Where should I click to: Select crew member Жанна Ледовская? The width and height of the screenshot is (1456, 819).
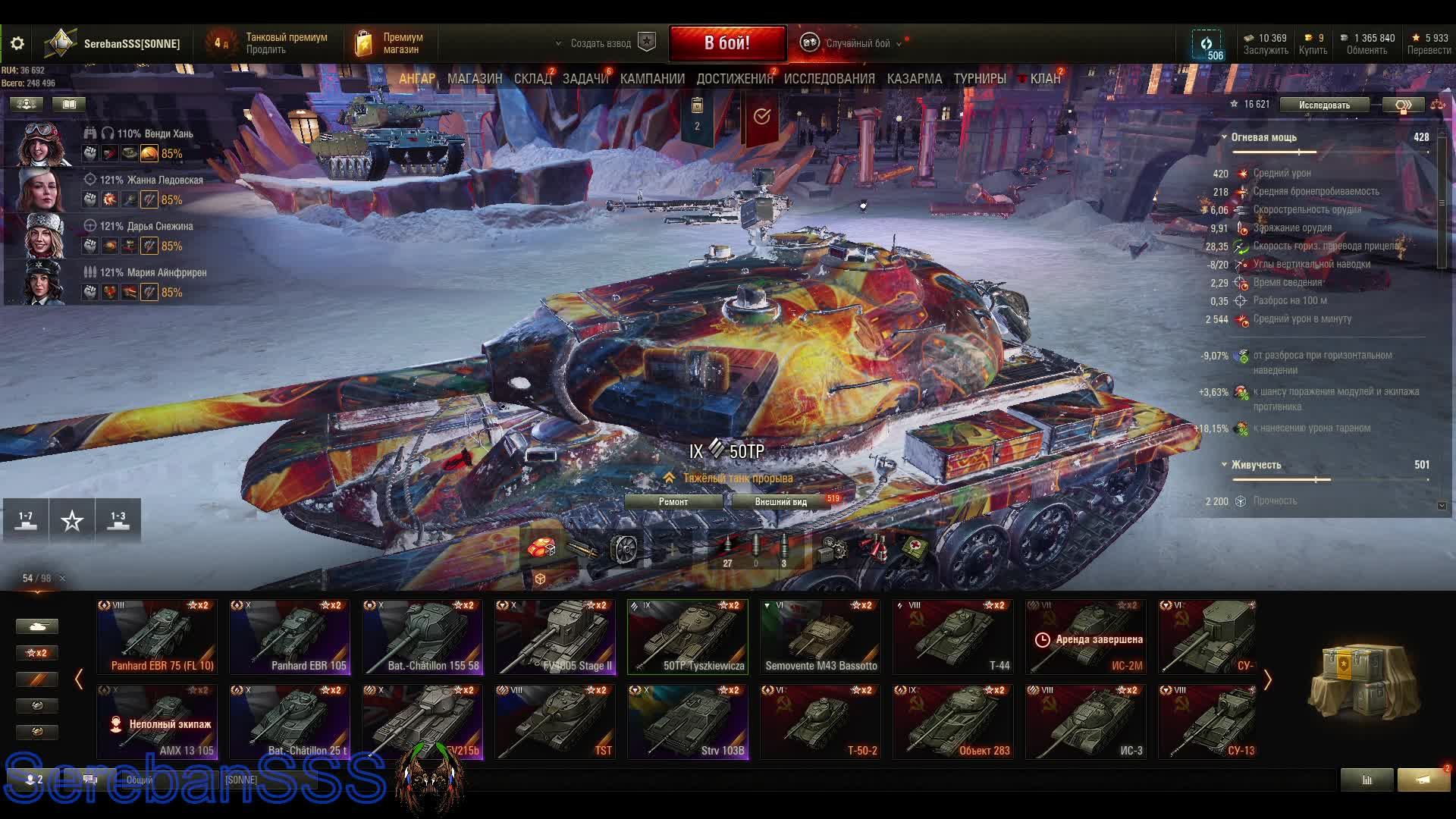(152, 180)
